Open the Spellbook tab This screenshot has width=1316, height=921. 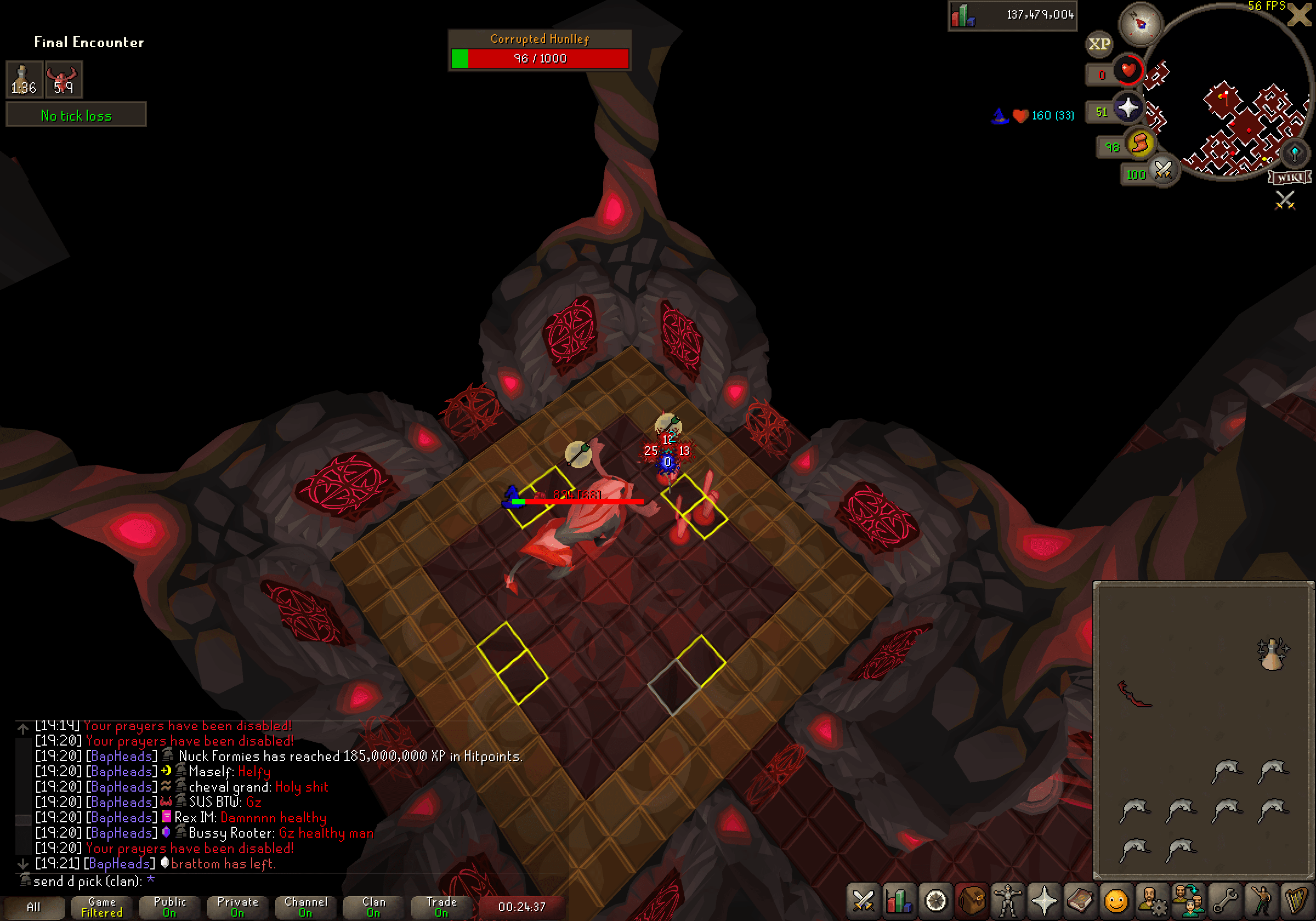click(1080, 901)
